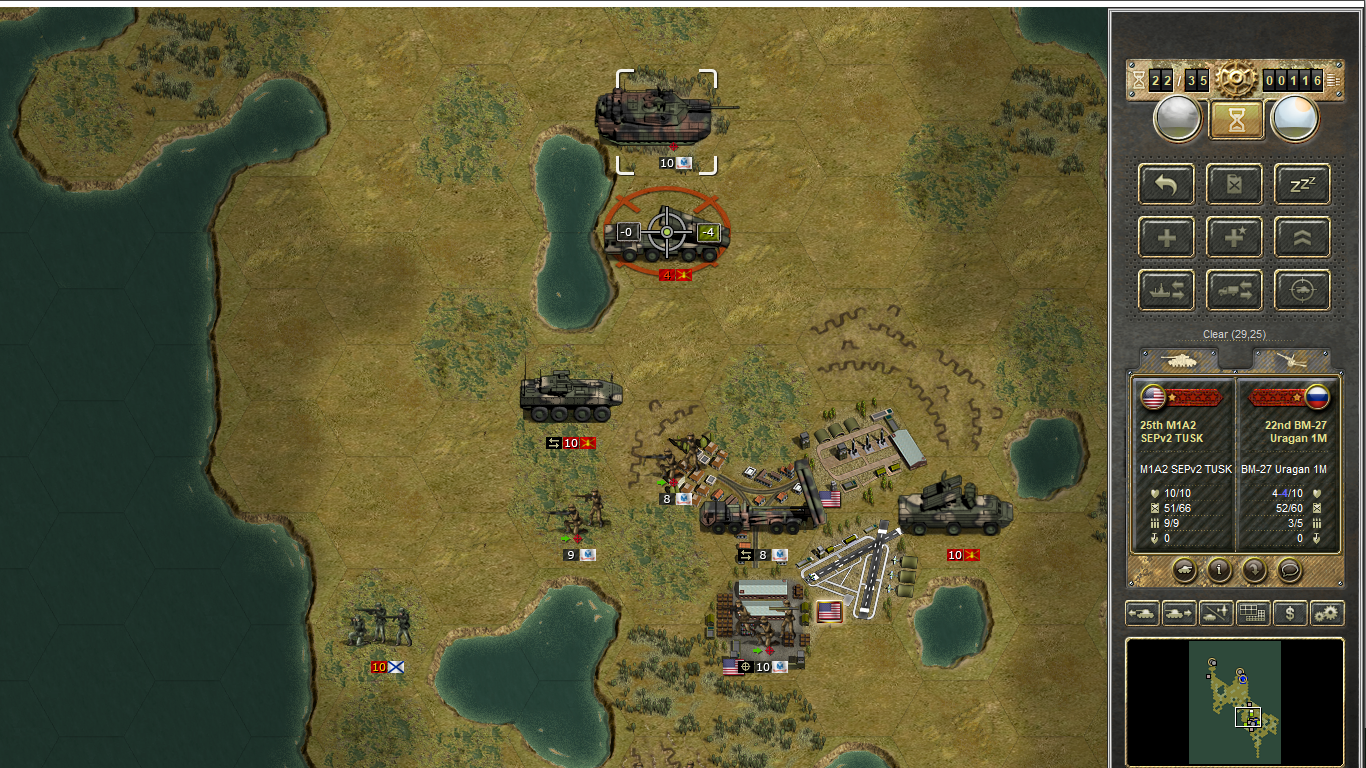Open game settings with the gears button
The height and width of the screenshot is (768, 1366).
[1327, 613]
